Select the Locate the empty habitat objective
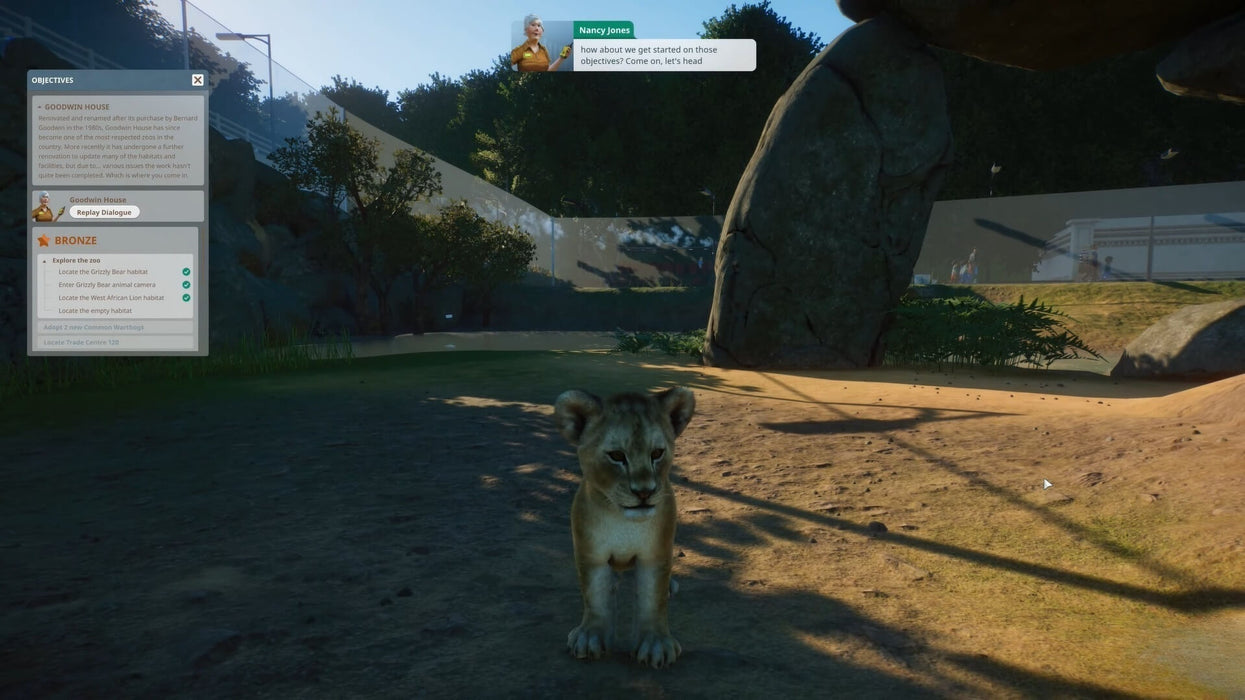The width and height of the screenshot is (1245, 700). tap(95, 311)
